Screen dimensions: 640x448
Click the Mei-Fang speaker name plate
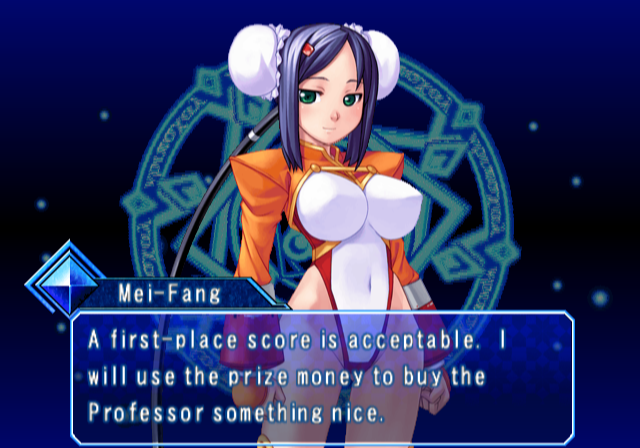173,293
